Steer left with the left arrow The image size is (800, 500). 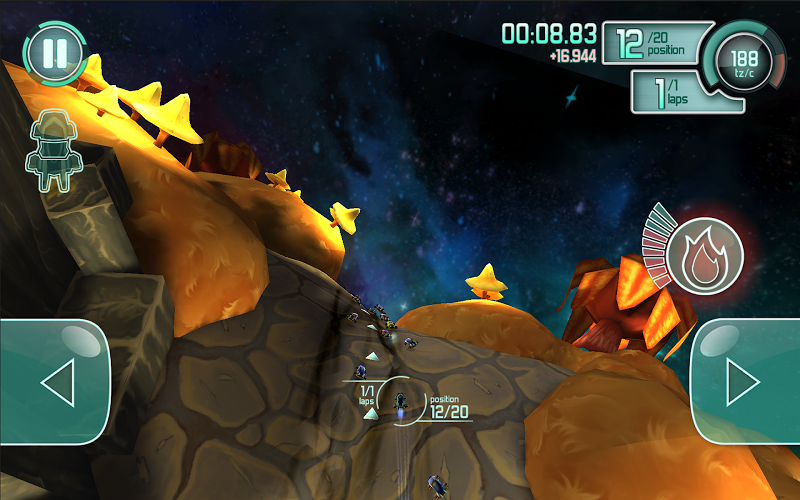click(x=55, y=381)
